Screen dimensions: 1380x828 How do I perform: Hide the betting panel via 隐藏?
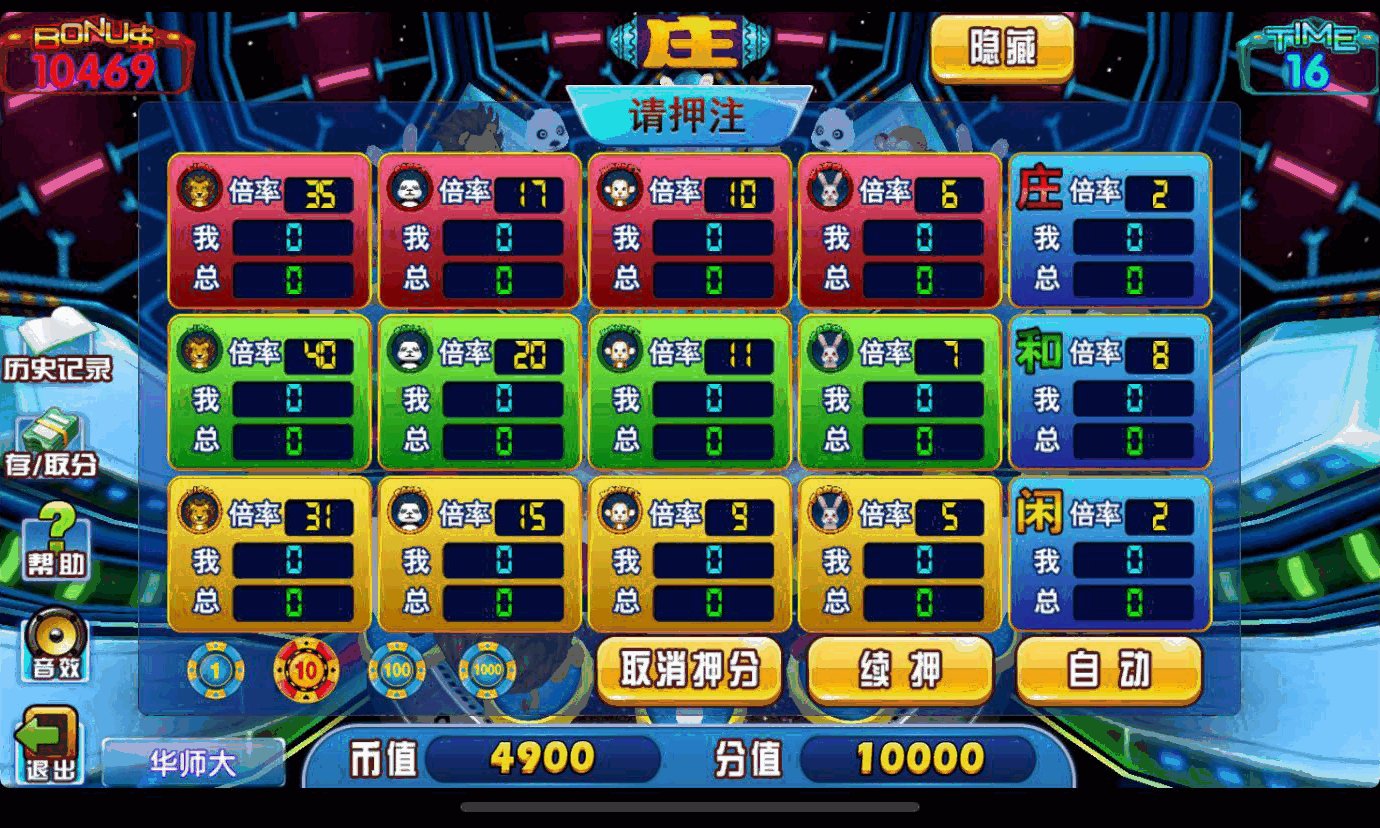[x=1002, y=45]
